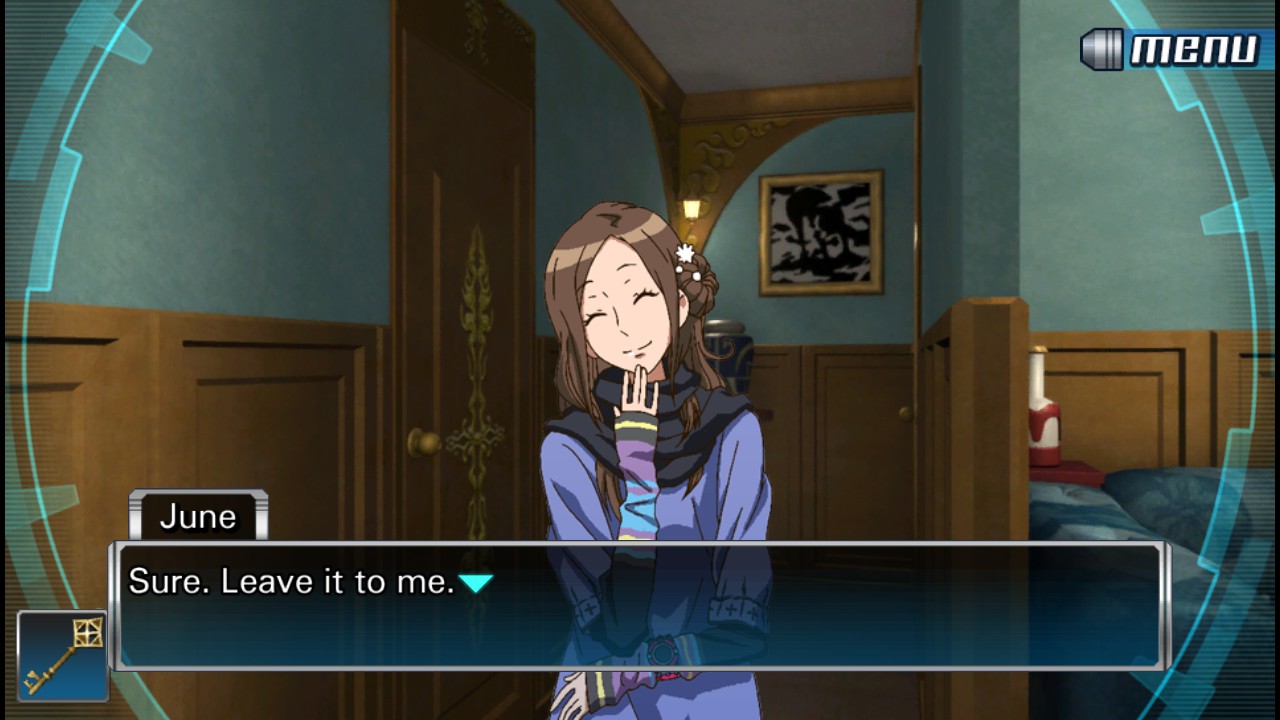
Task: Select the golden key item icon
Action: pyautogui.click(x=62, y=656)
